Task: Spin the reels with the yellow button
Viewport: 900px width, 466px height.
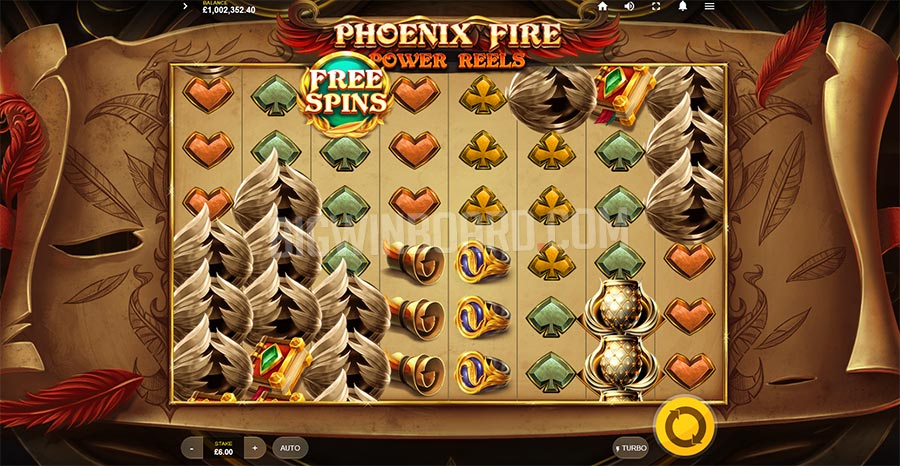Action: pyautogui.click(x=684, y=424)
